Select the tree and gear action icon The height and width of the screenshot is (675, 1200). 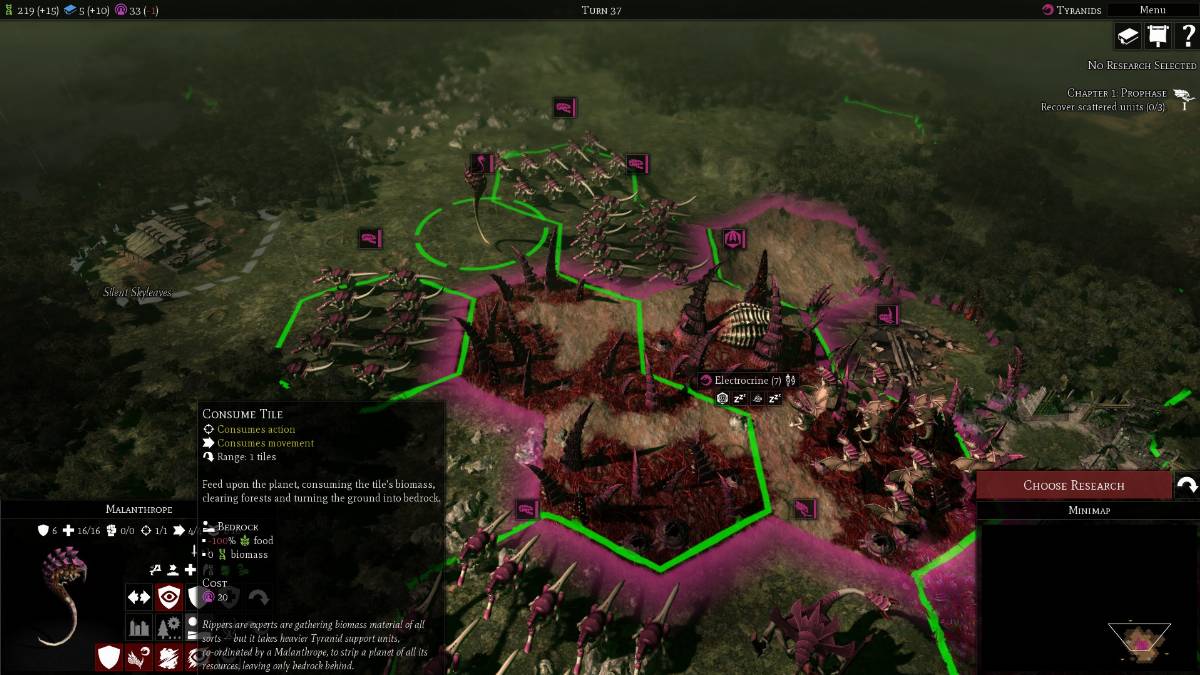pyautogui.click(x=168, y=627)
